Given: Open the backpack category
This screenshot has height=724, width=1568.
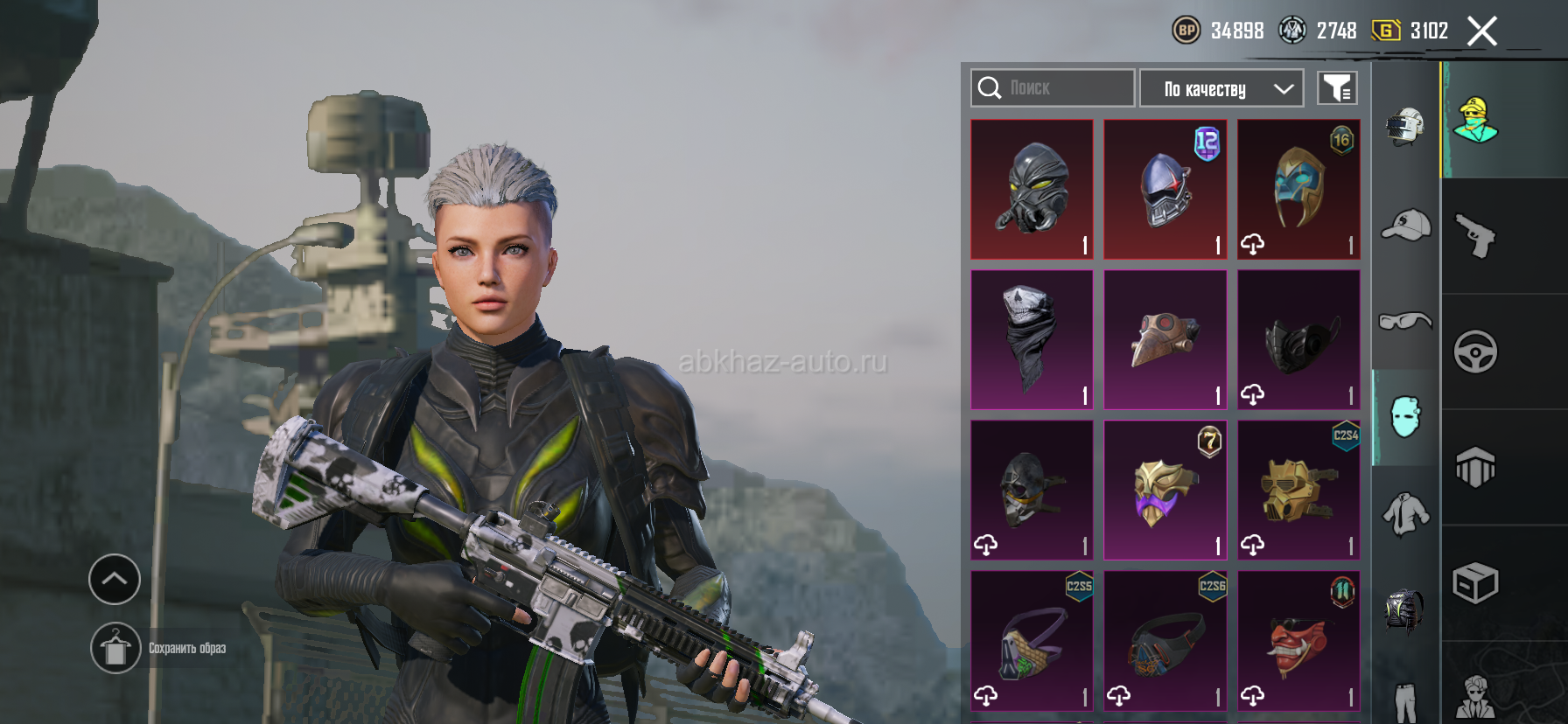Looking at the screenshot, I should tap(1405, 609).
